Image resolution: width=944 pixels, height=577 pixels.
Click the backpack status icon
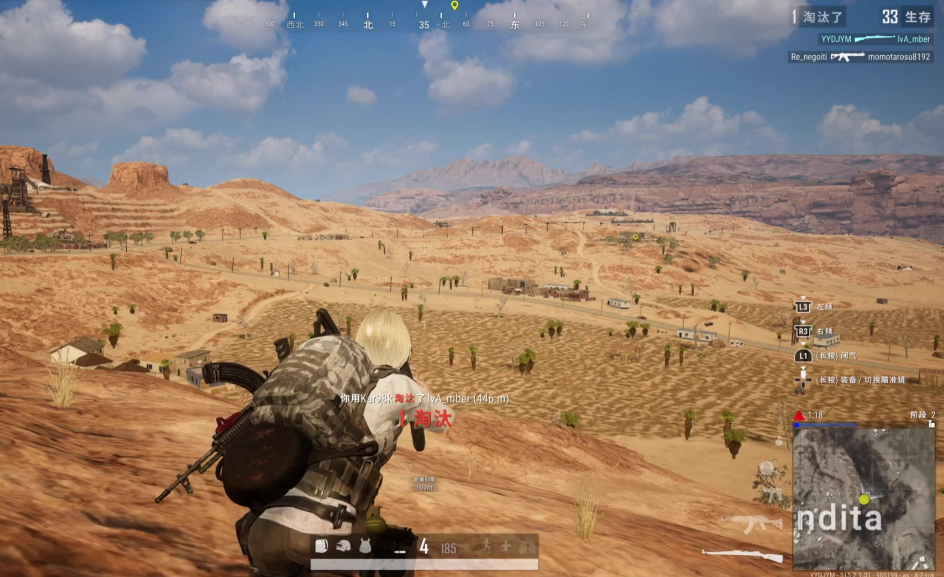[x=322, y=546]
